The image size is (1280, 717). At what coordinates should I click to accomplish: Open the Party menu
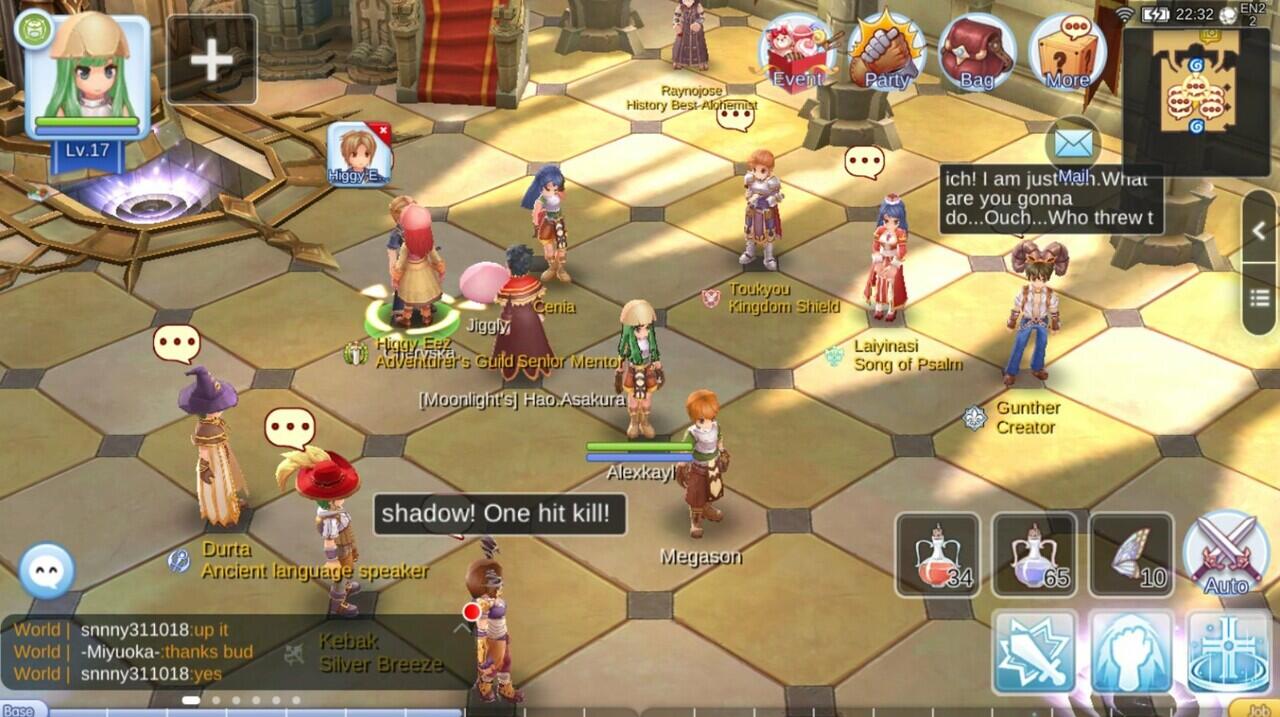[x=887, y=54]
